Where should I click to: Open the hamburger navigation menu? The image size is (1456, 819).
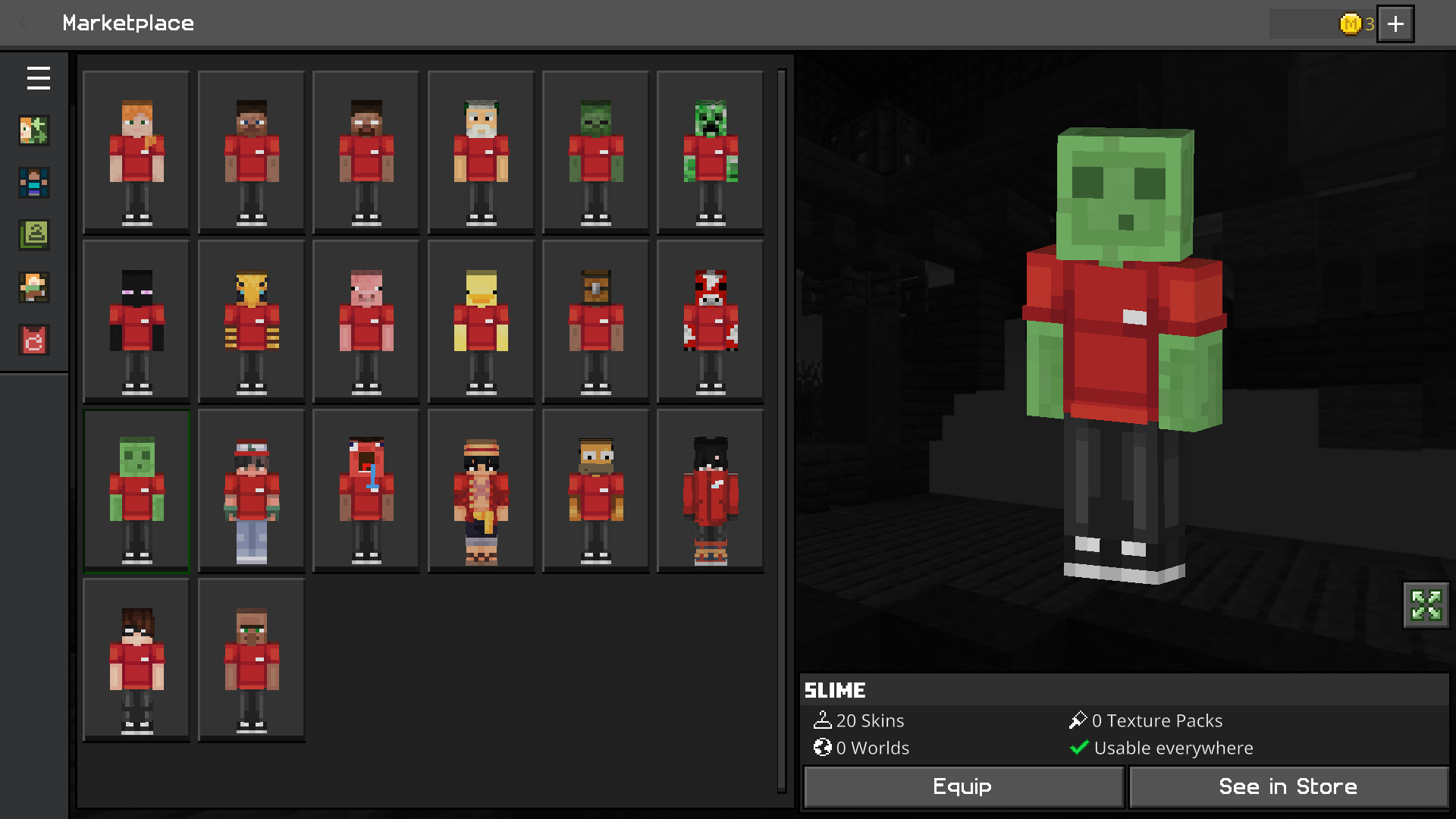coord(38,78)
